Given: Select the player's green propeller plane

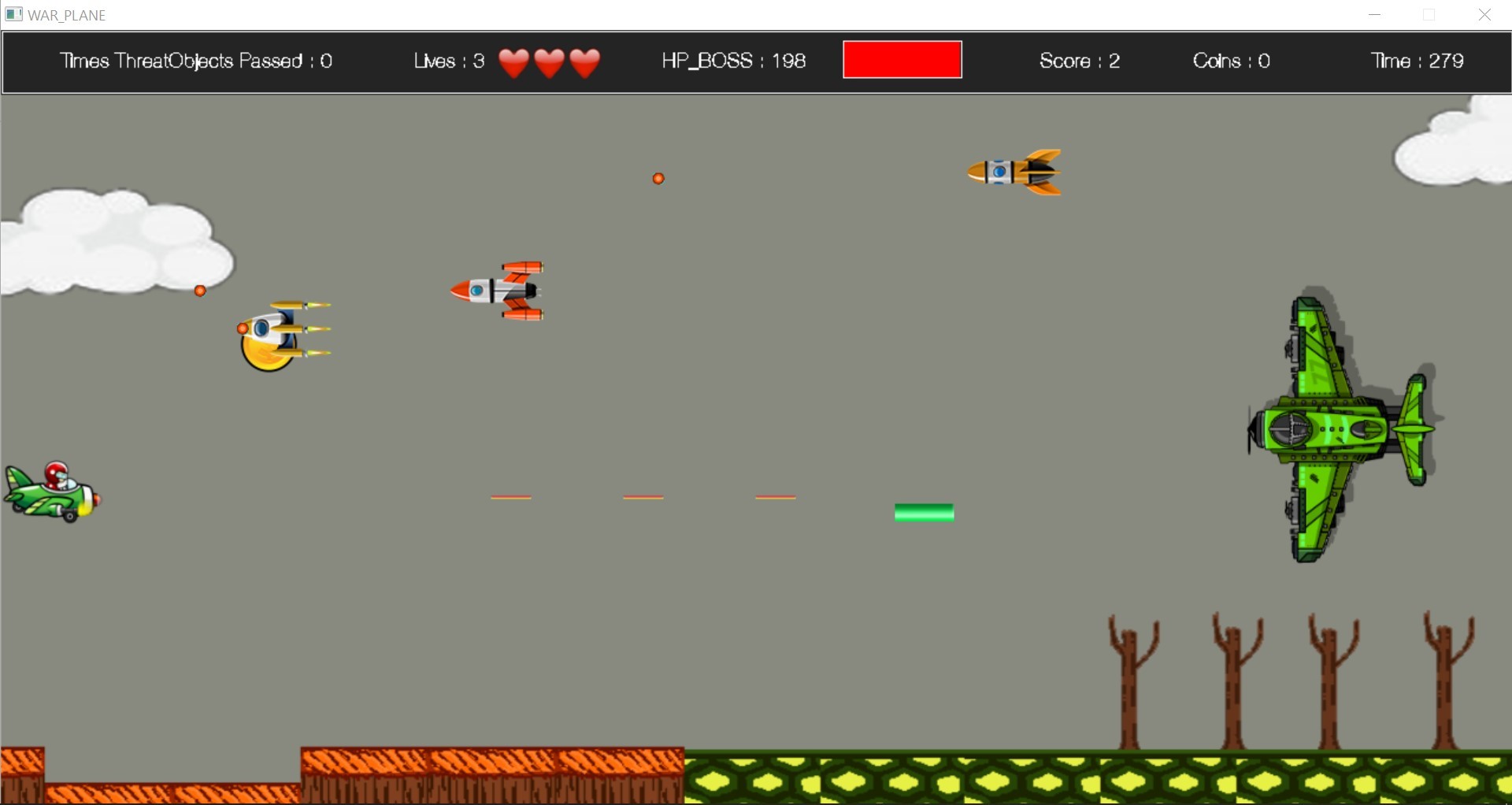Looking at the screenshot, I should (51, 488).
